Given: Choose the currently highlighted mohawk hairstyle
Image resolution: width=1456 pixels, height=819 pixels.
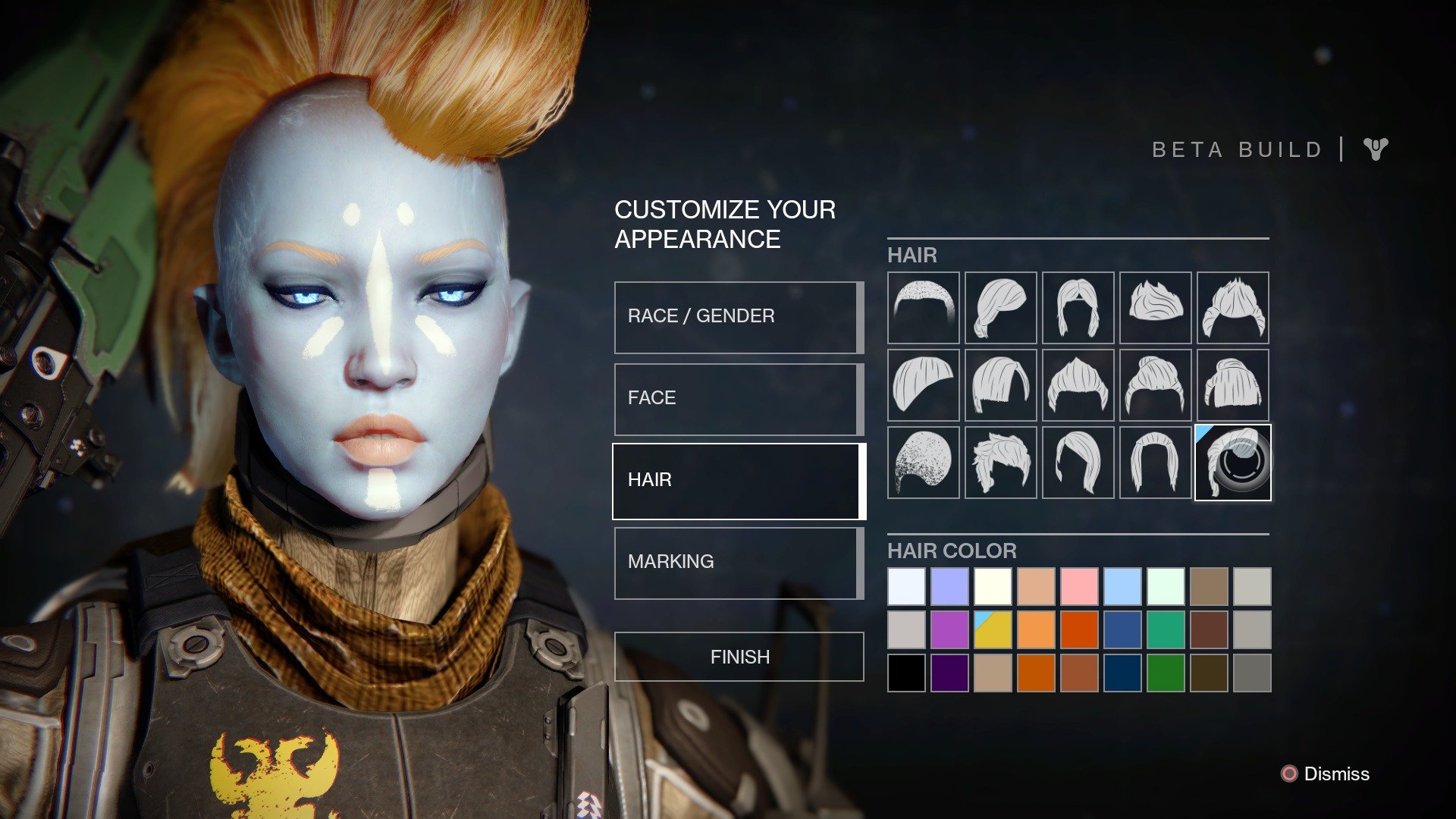Looking at the screenshot, I should 1232,463.
